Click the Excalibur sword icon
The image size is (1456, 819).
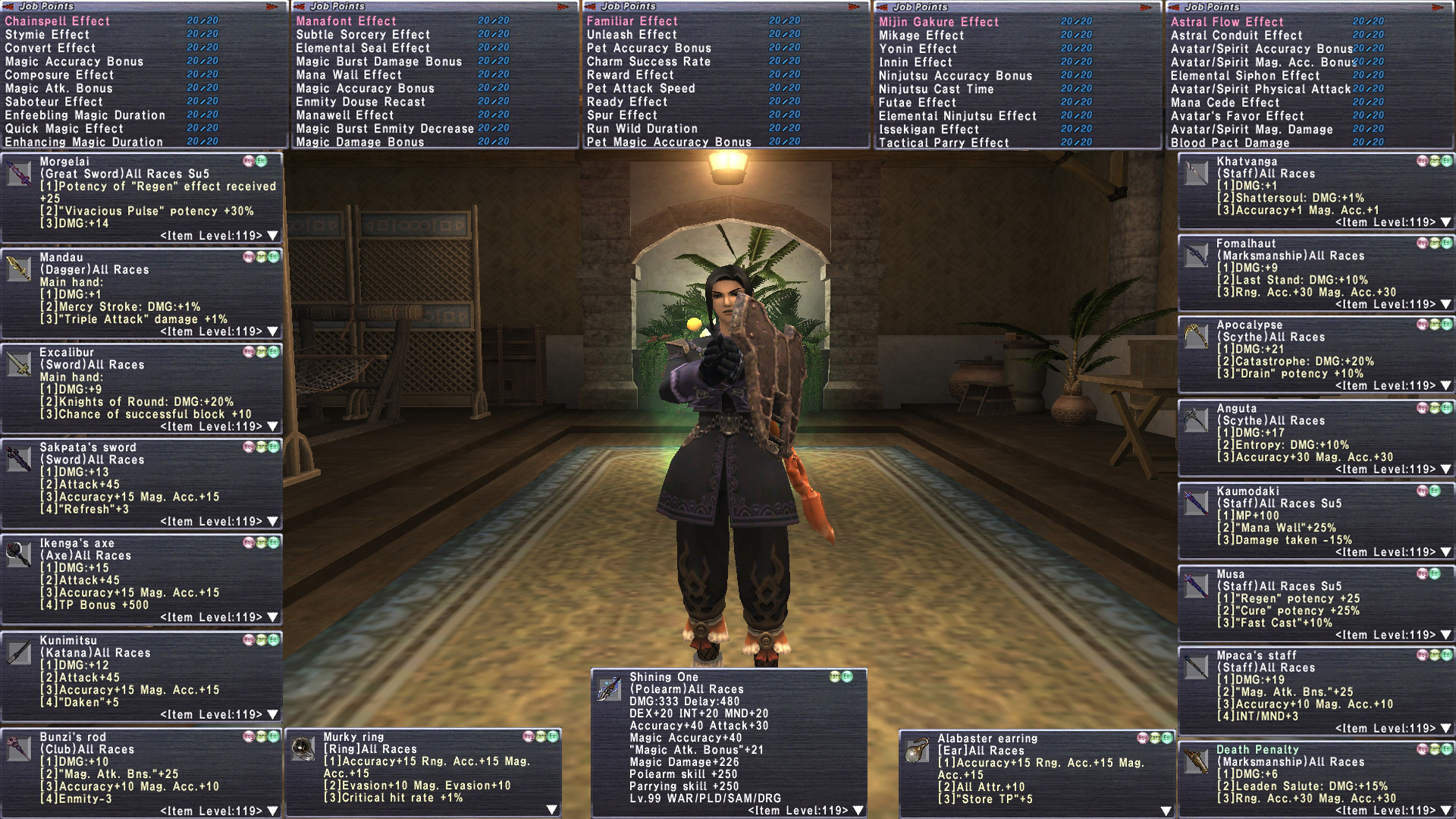[18, 364]
